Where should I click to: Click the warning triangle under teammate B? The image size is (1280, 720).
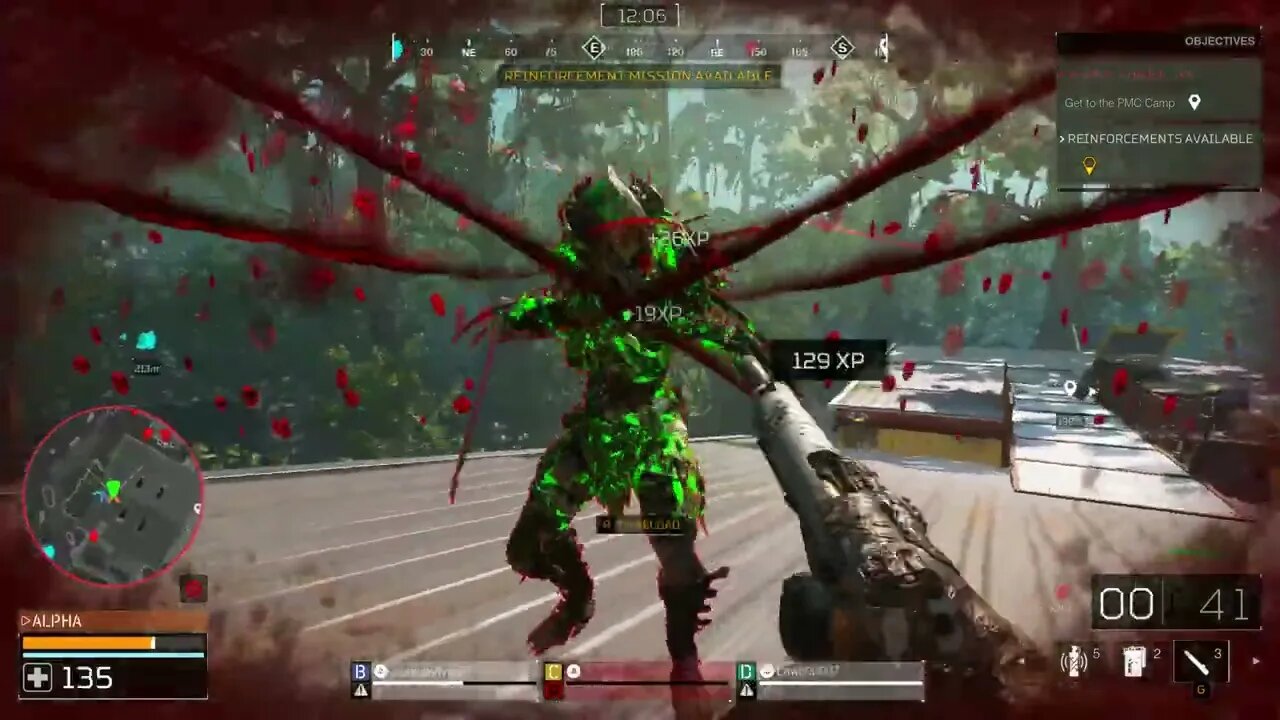click(x=359, y=688)
